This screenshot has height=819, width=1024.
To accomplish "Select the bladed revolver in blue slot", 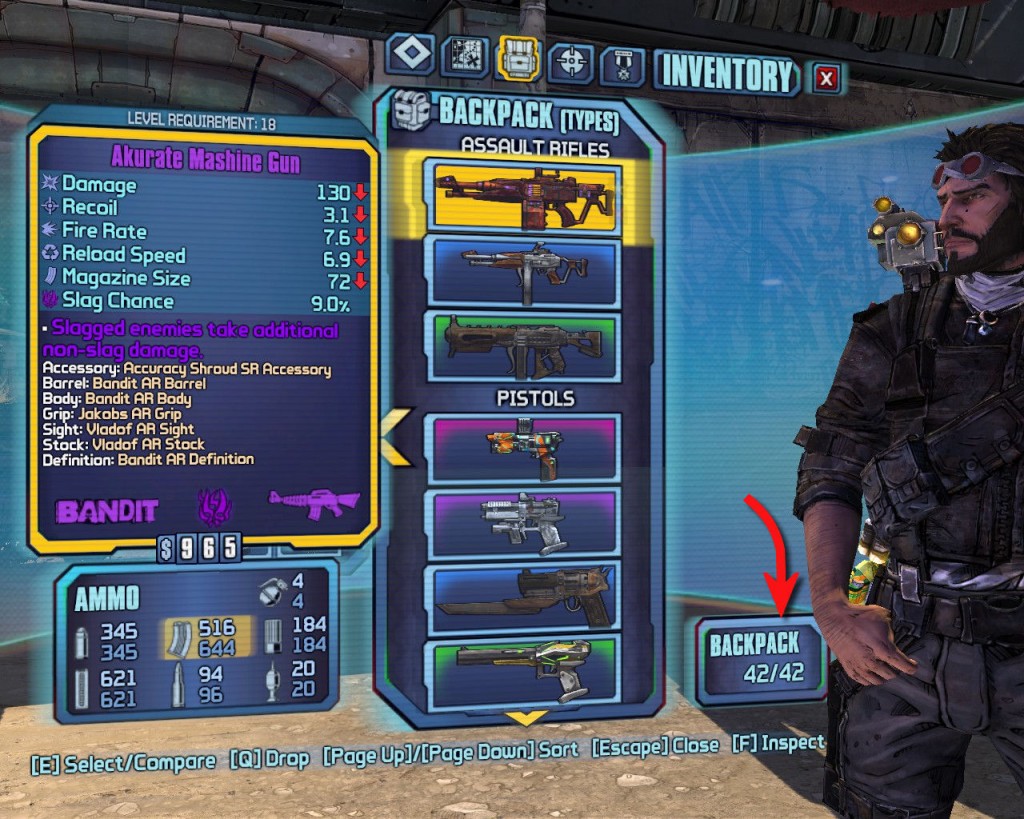I will pyautogui.click(x=526, y=597).
